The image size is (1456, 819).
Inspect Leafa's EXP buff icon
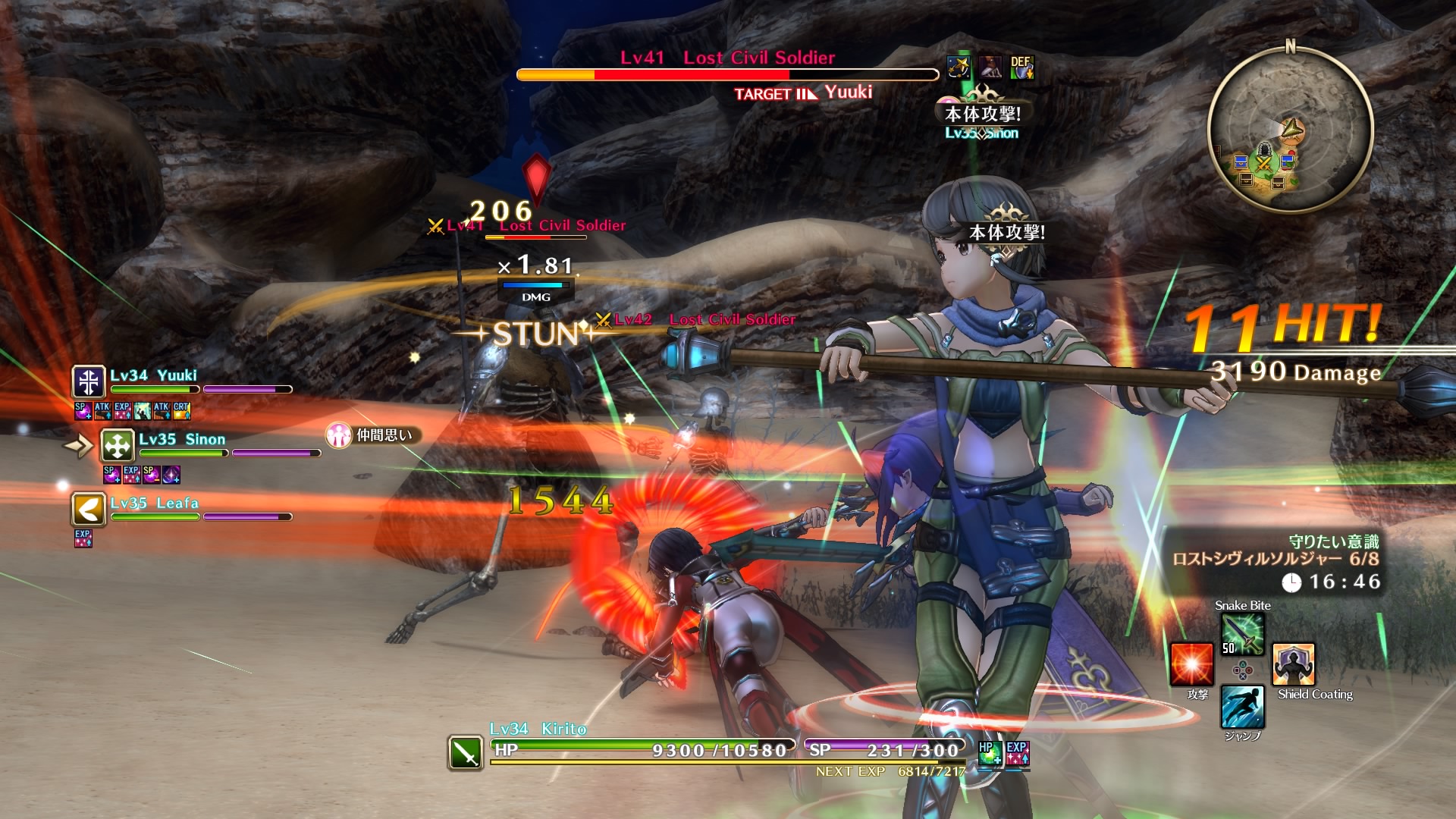point(83,538)
